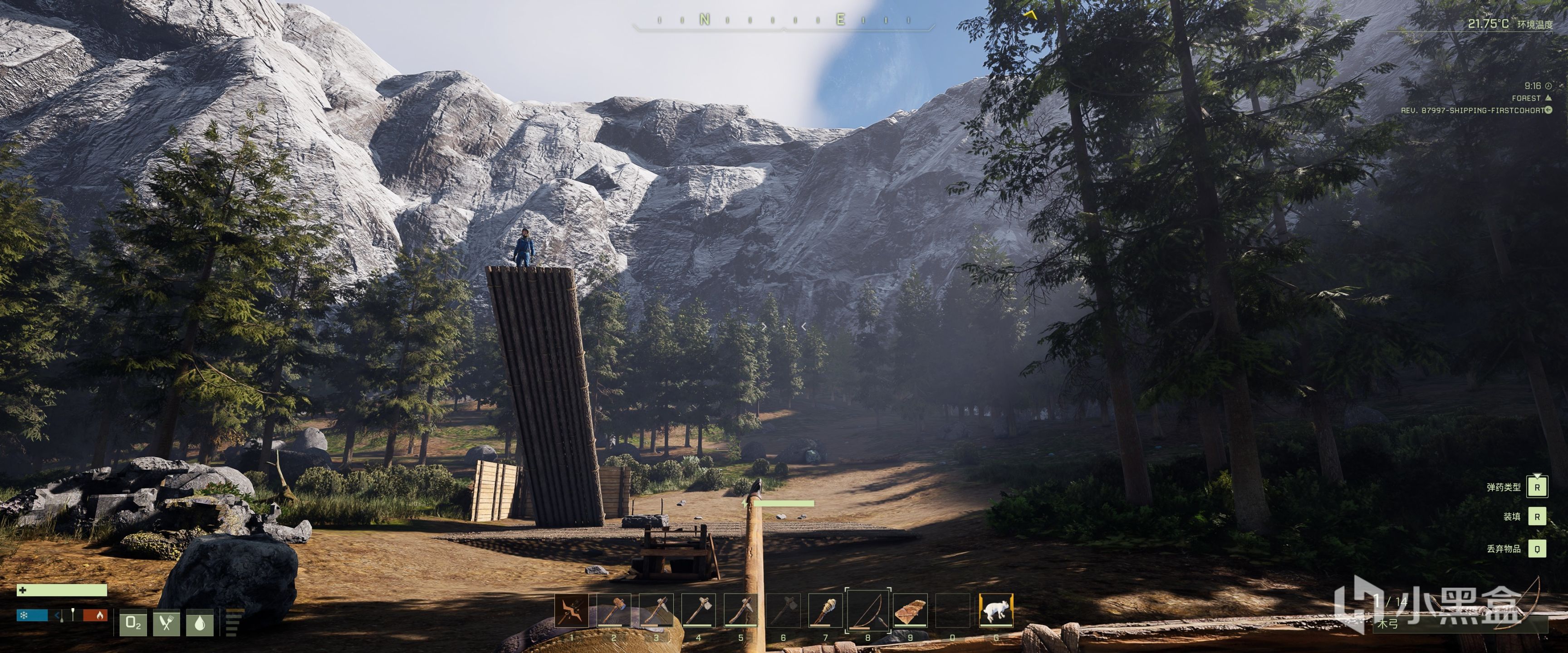Equip the torch from the hotbar

pyautogui.click(x=825, y=611)
